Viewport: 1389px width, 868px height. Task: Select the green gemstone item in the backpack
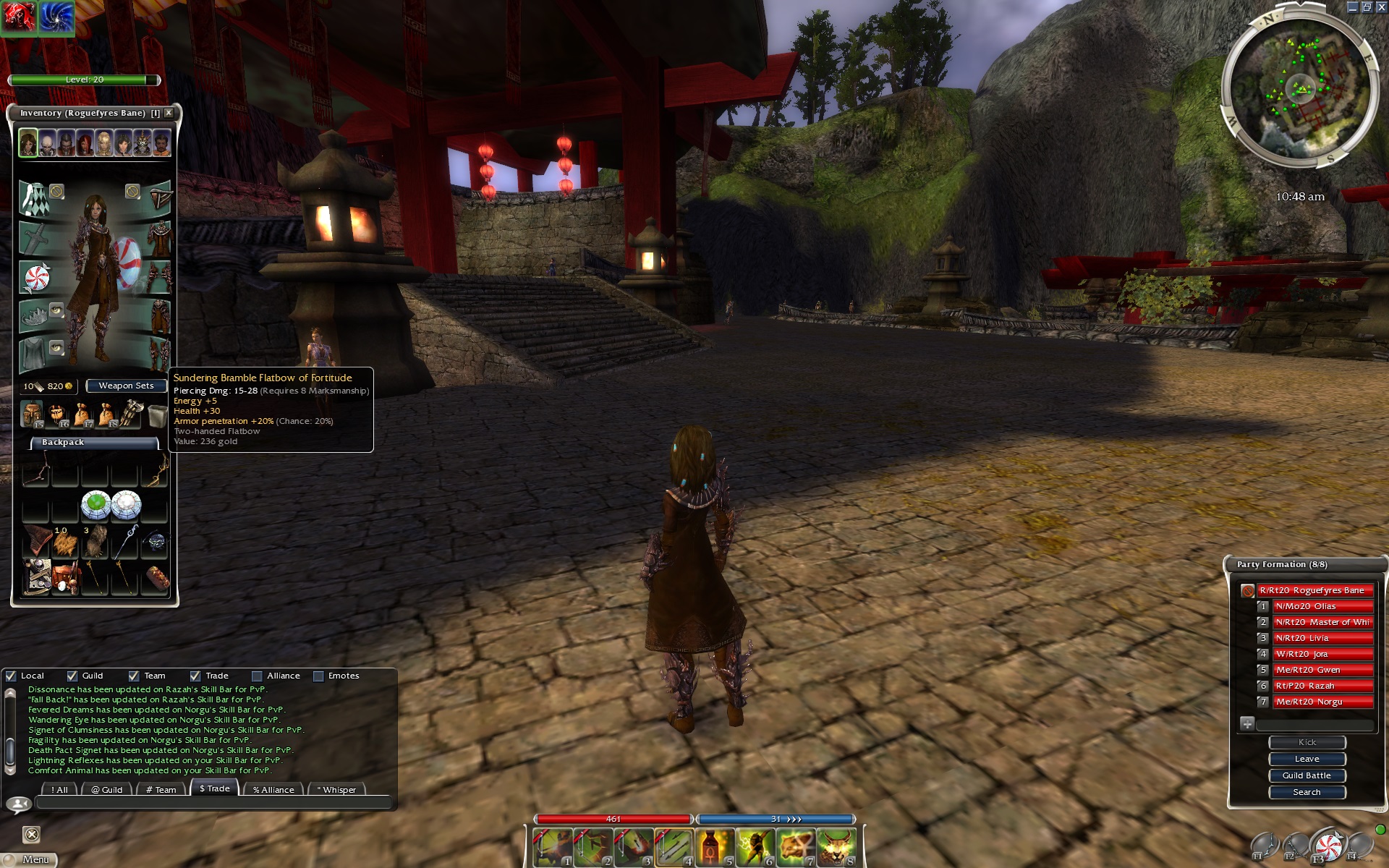(95, 505)
